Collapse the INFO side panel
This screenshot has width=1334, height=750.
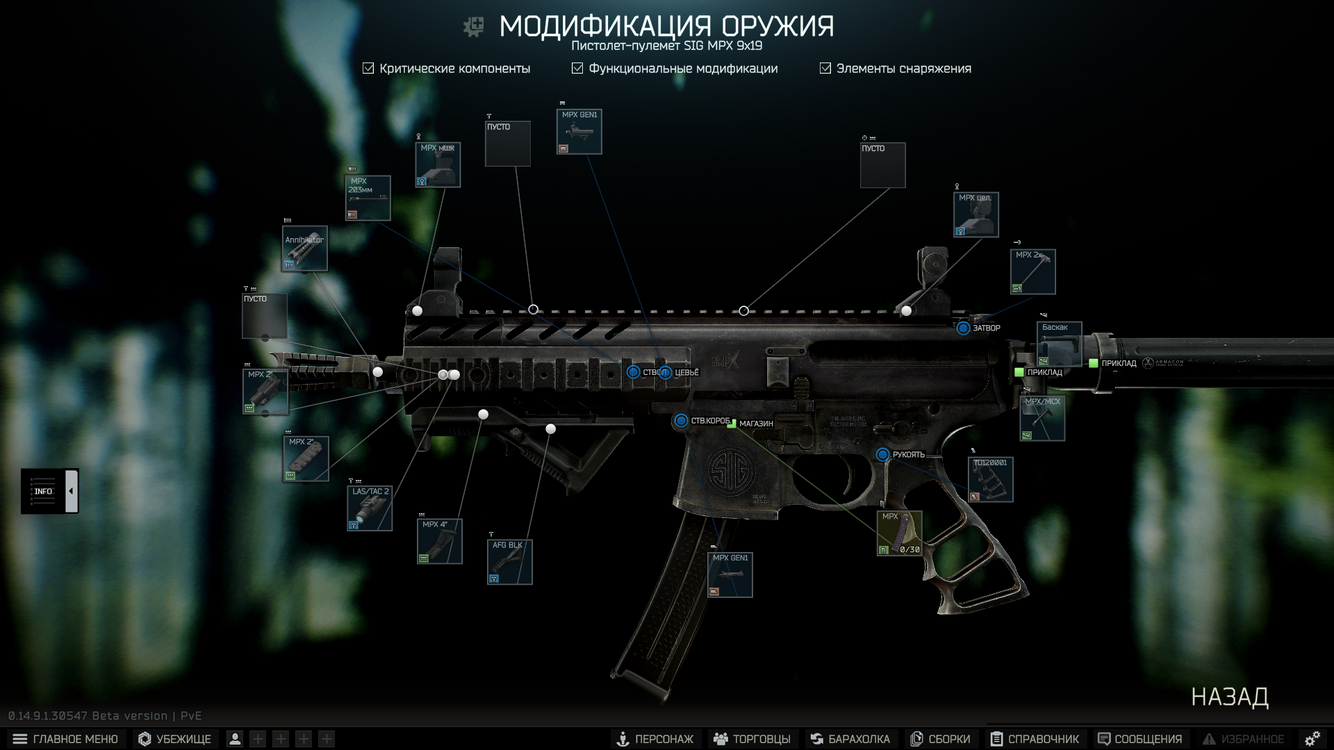[x=71, y=490]
